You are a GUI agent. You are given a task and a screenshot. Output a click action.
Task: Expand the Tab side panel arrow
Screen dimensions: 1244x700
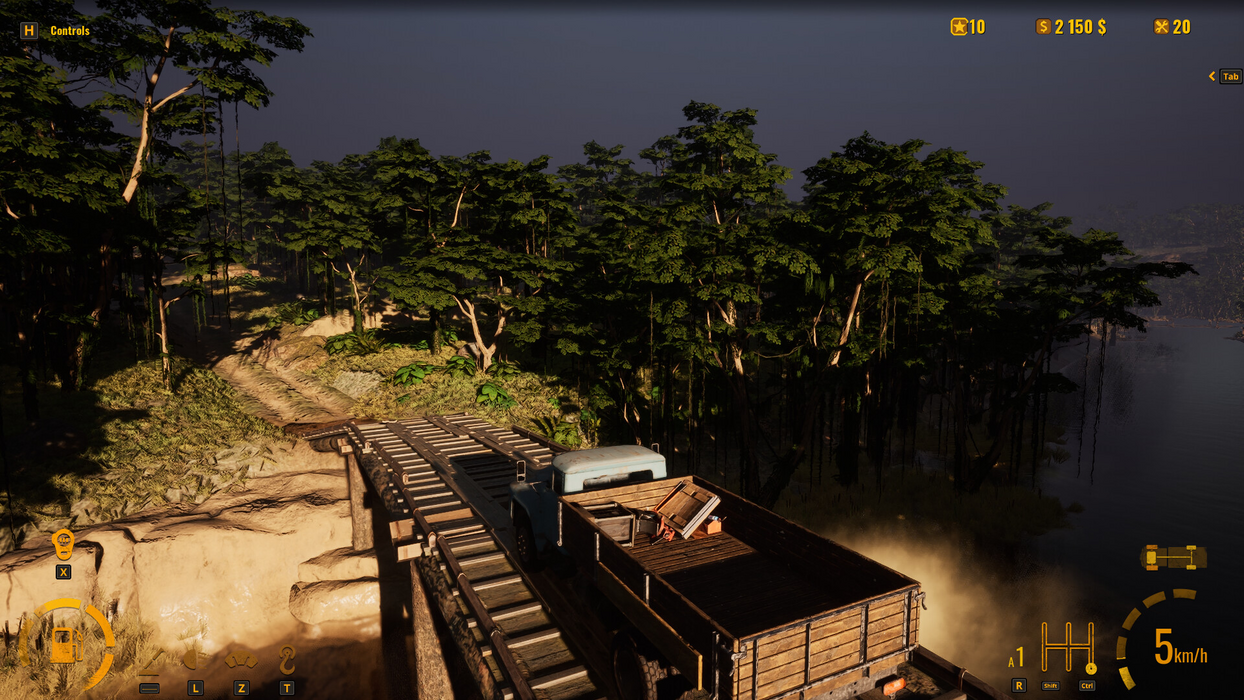[x=1212, y=76]
